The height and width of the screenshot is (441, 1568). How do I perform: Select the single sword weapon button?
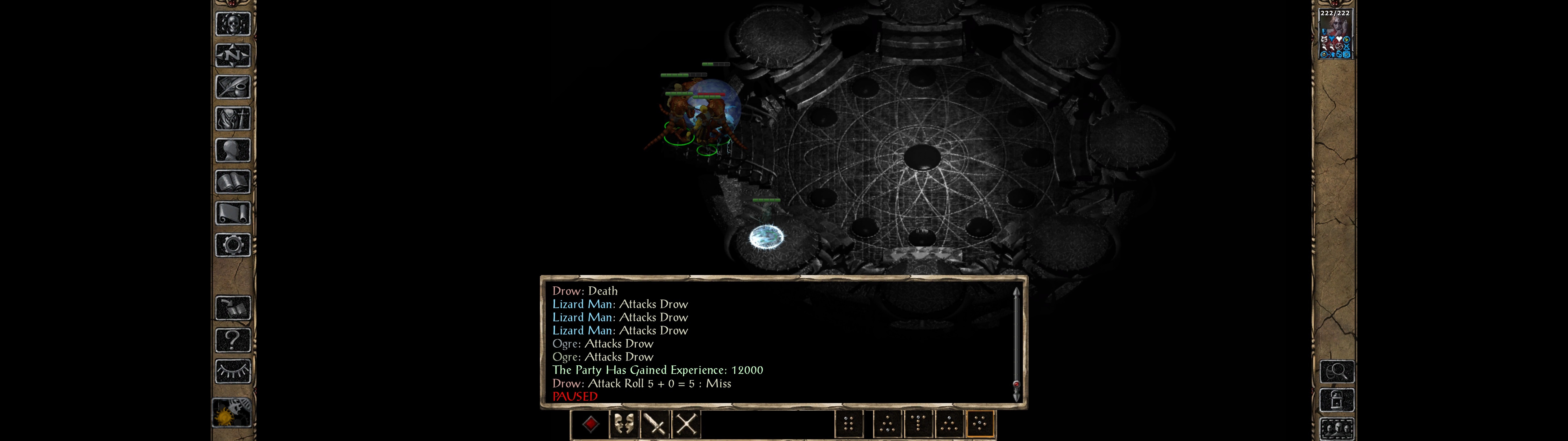click(655, 424)
